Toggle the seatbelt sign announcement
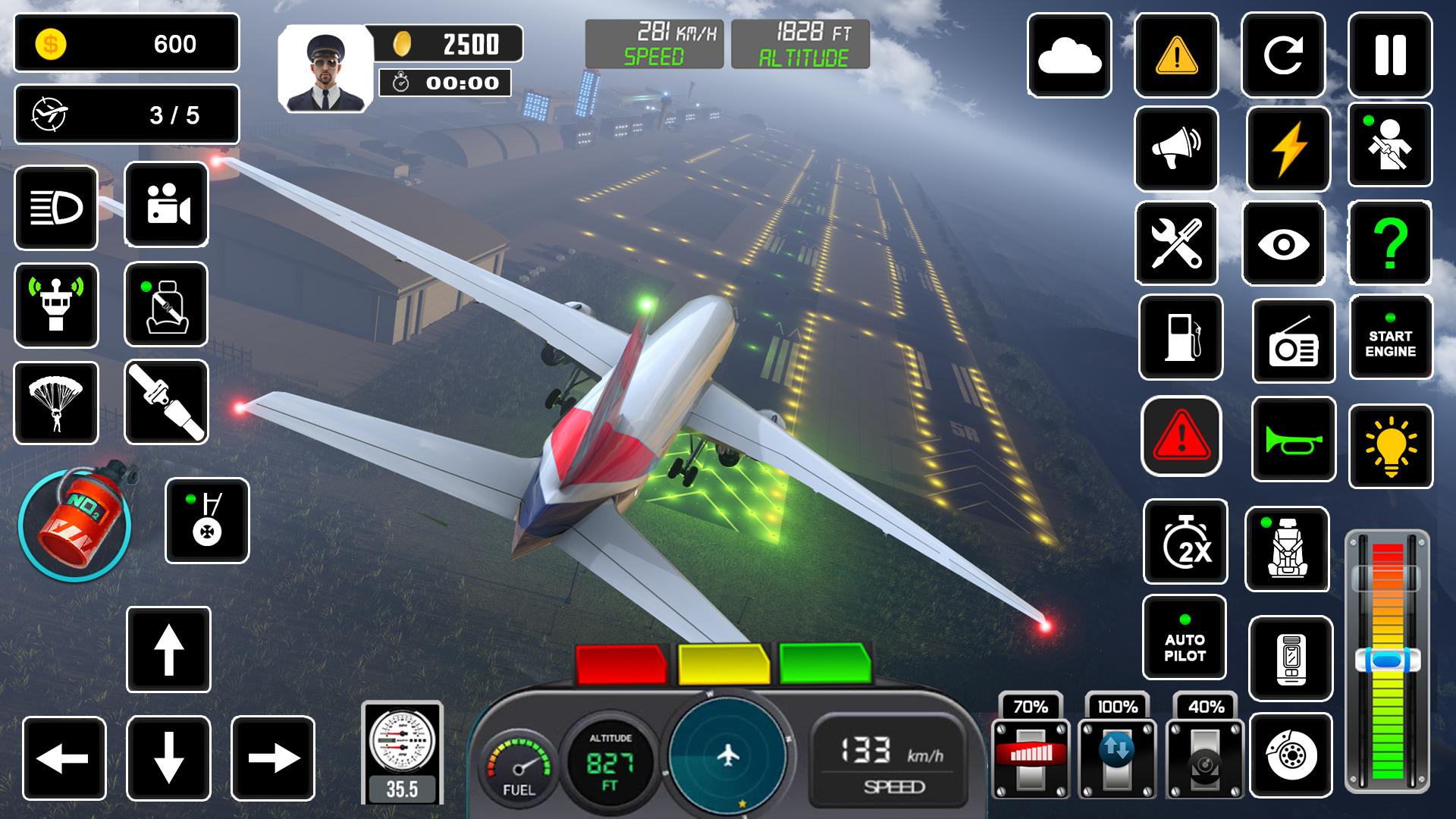This screenshot has height=819, width=1456. click(x=166, y=303)
